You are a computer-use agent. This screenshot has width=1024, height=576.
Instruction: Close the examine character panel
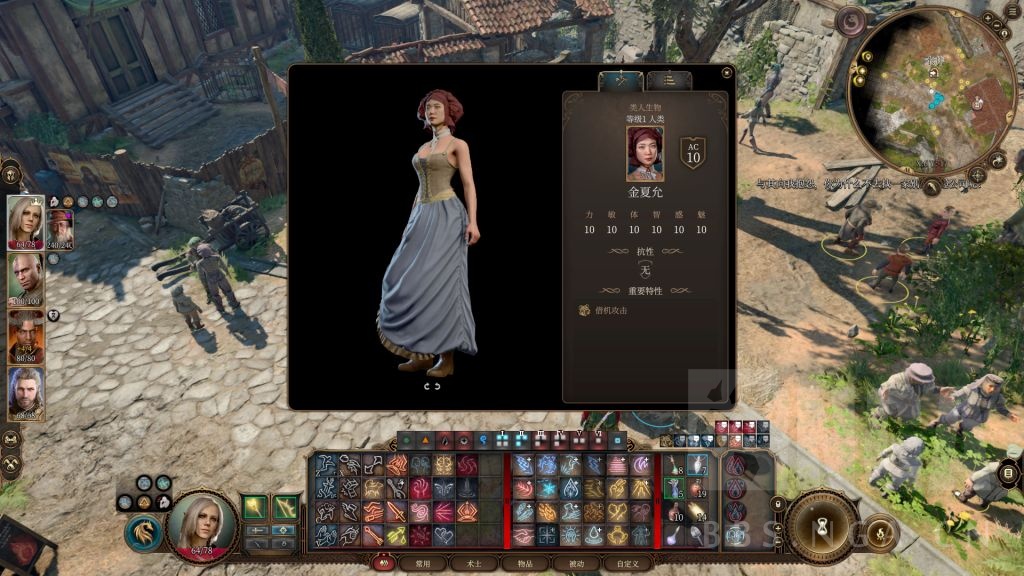click(726, 73)
